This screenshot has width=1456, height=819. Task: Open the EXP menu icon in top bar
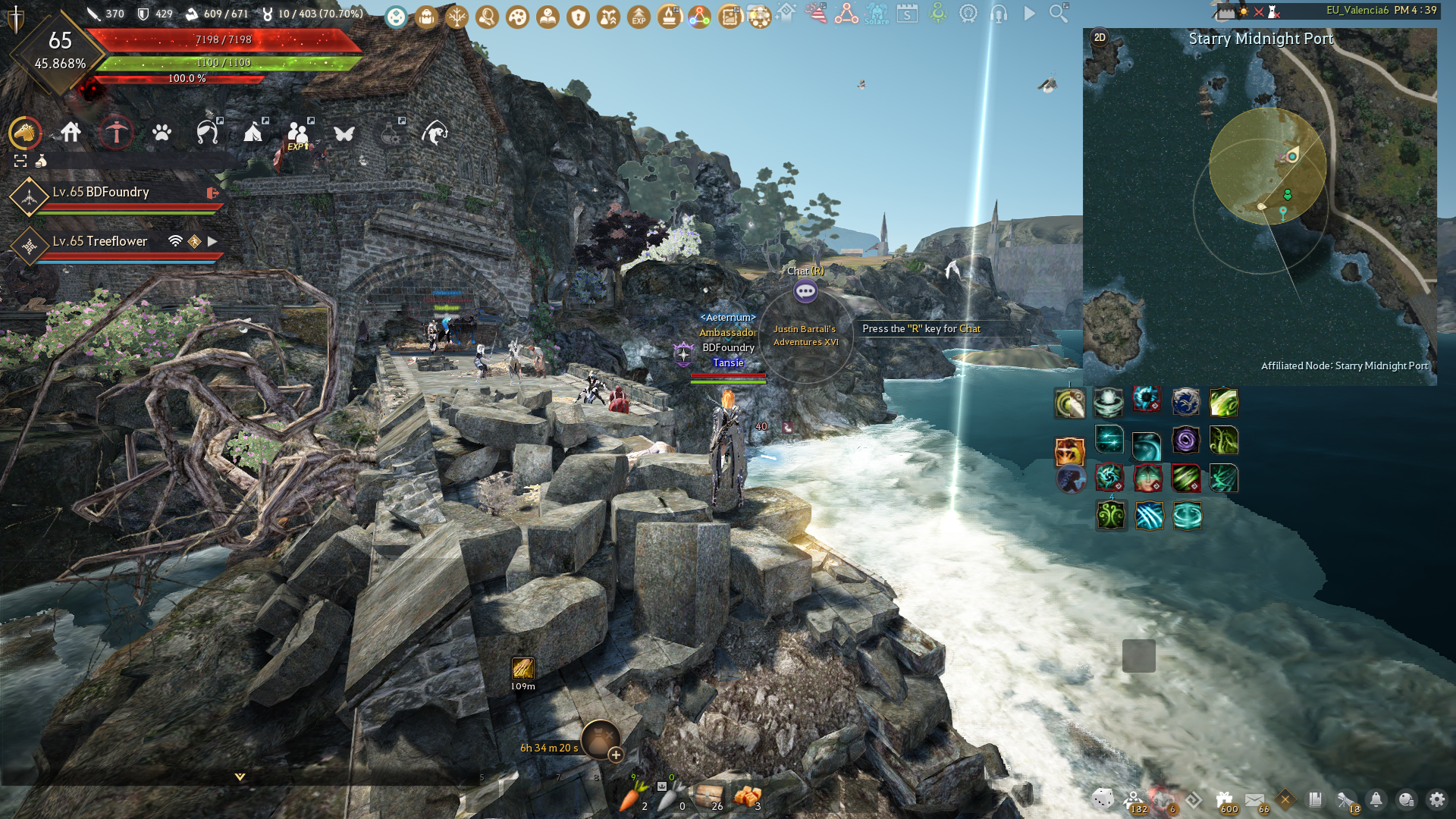point(639,17)
